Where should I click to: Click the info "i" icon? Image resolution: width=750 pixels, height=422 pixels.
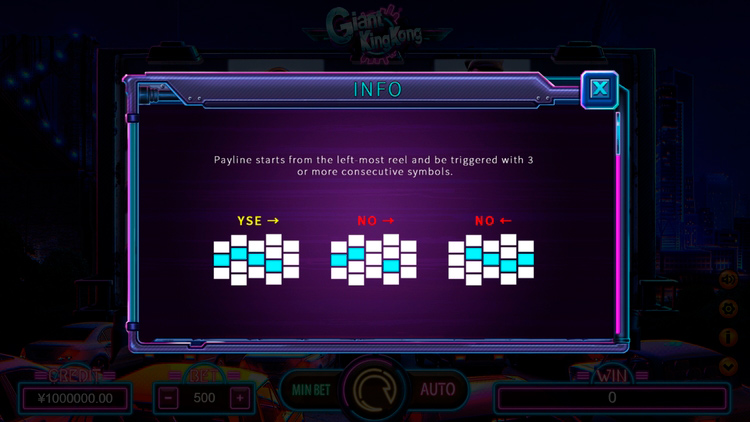728,338
